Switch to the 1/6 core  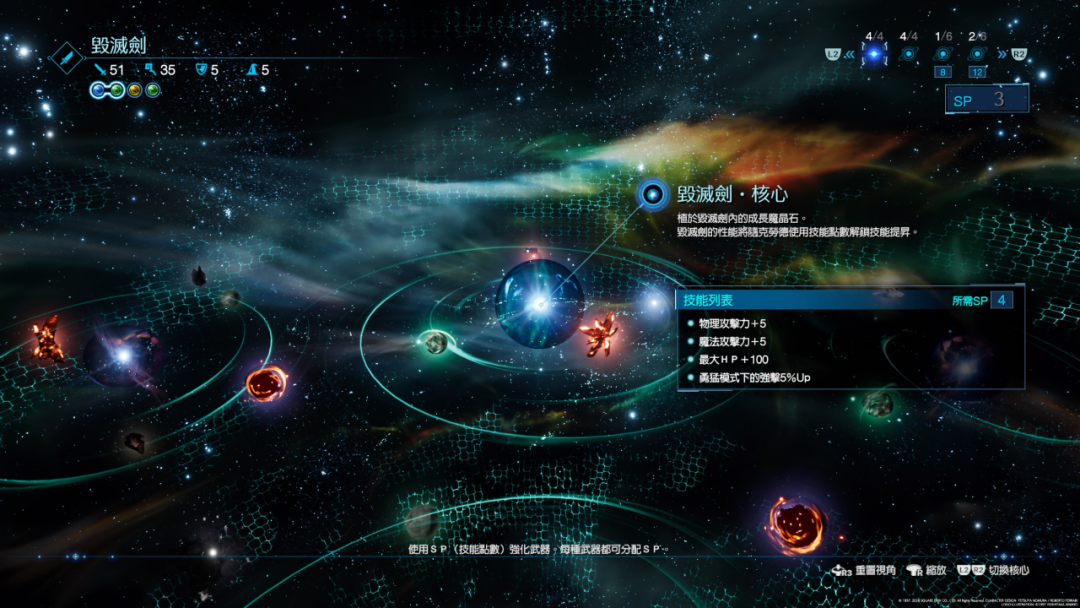[942, 54]
